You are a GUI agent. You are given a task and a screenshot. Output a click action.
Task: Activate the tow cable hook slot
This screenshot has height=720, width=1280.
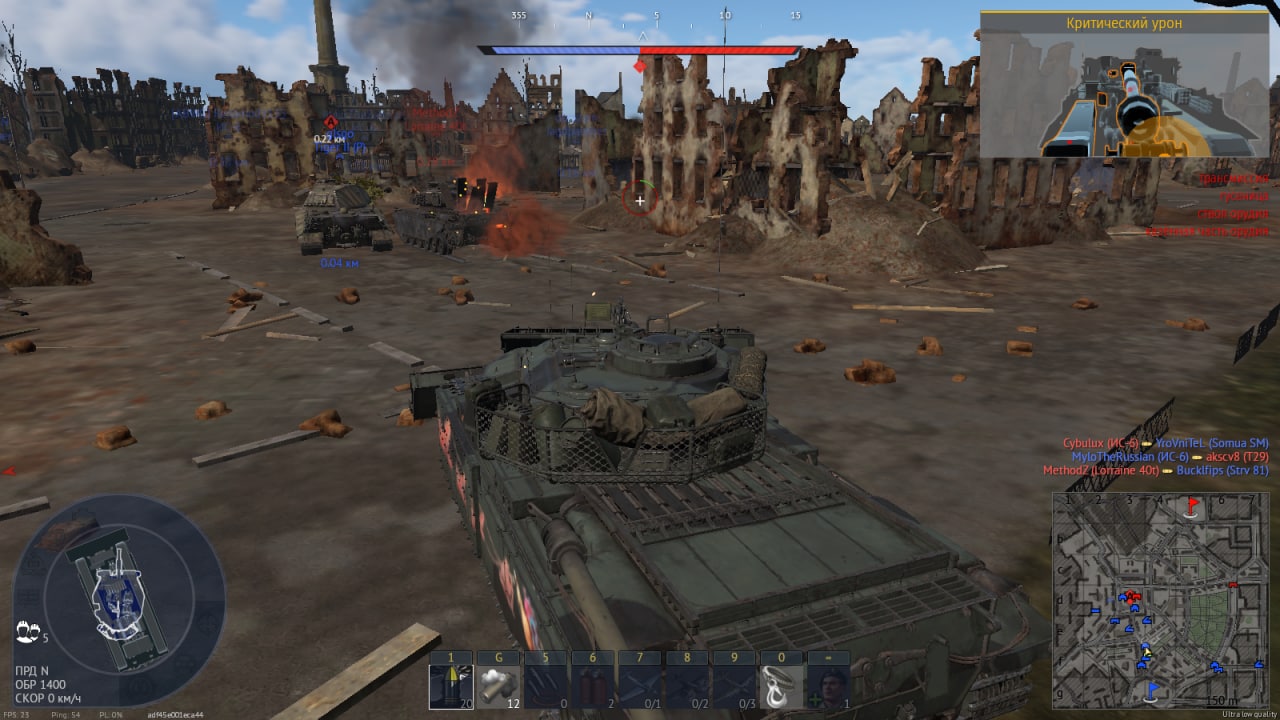tap(782, 687)
